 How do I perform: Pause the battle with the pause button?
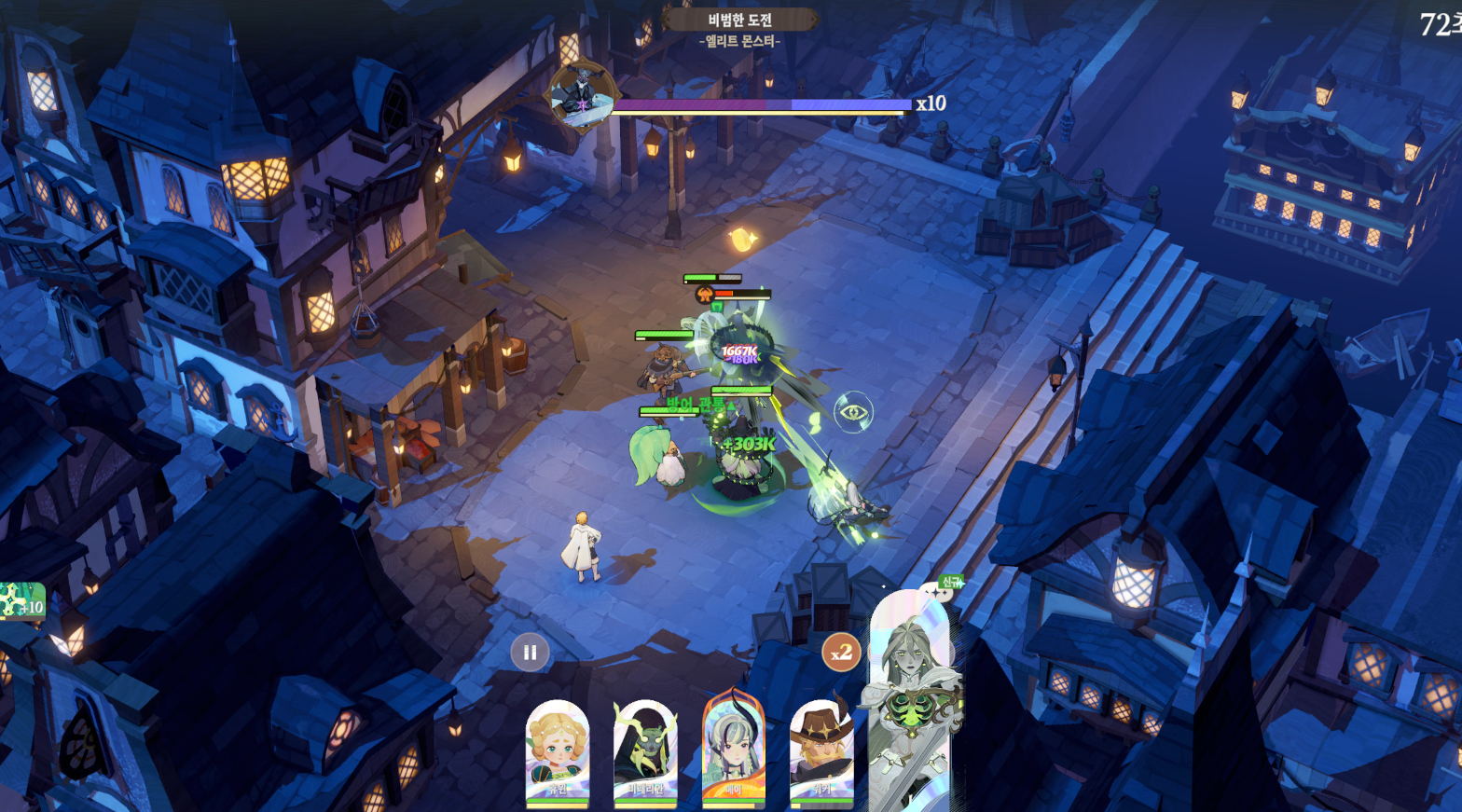[x=530, y=653]
